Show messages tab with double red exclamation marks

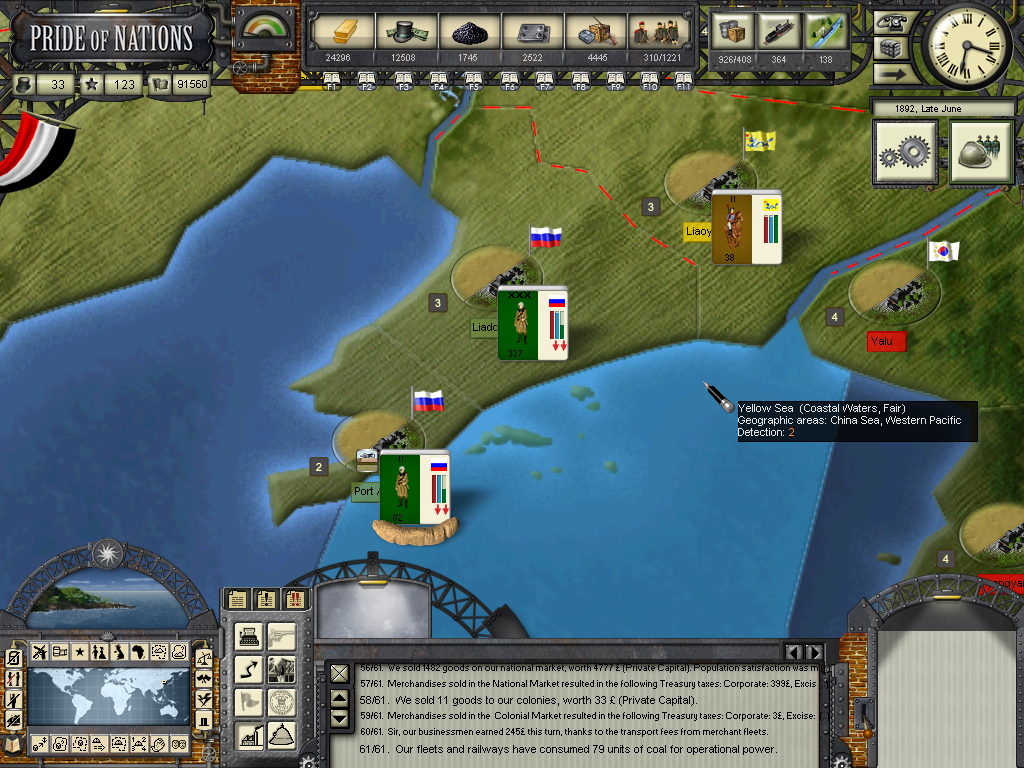(296, 599)
